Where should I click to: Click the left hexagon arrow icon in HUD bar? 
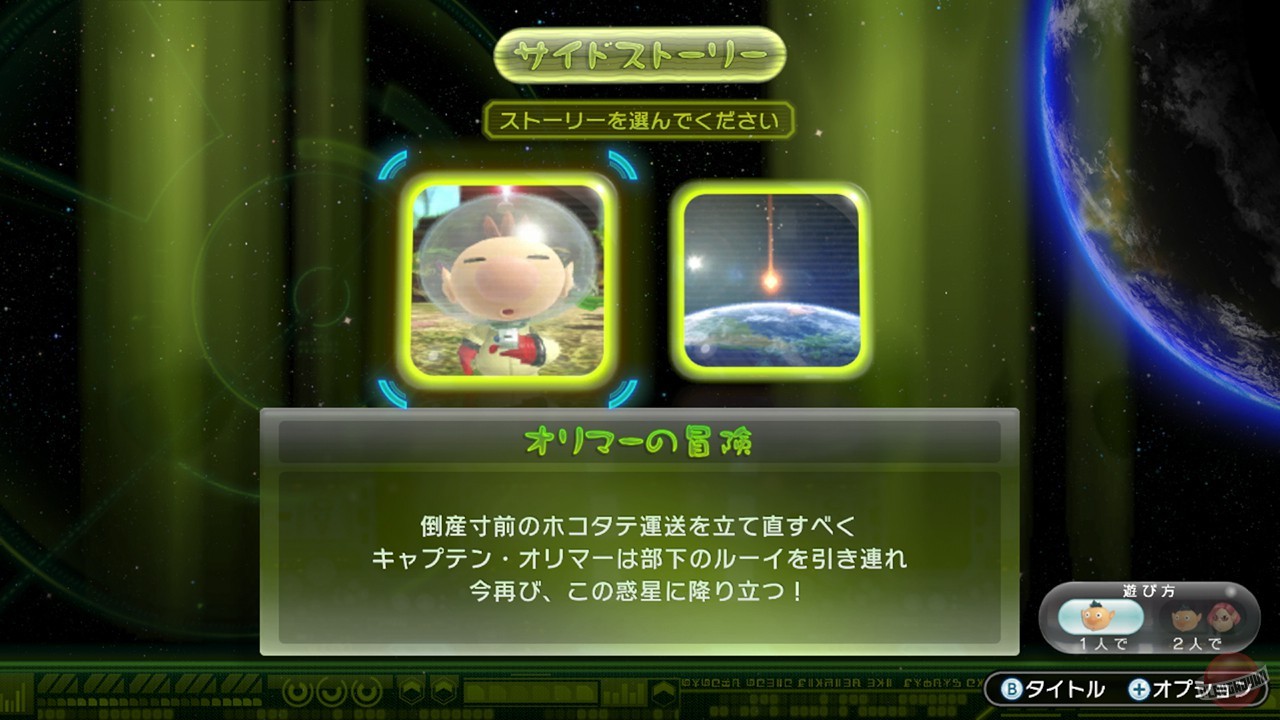[x=410, y=690]
